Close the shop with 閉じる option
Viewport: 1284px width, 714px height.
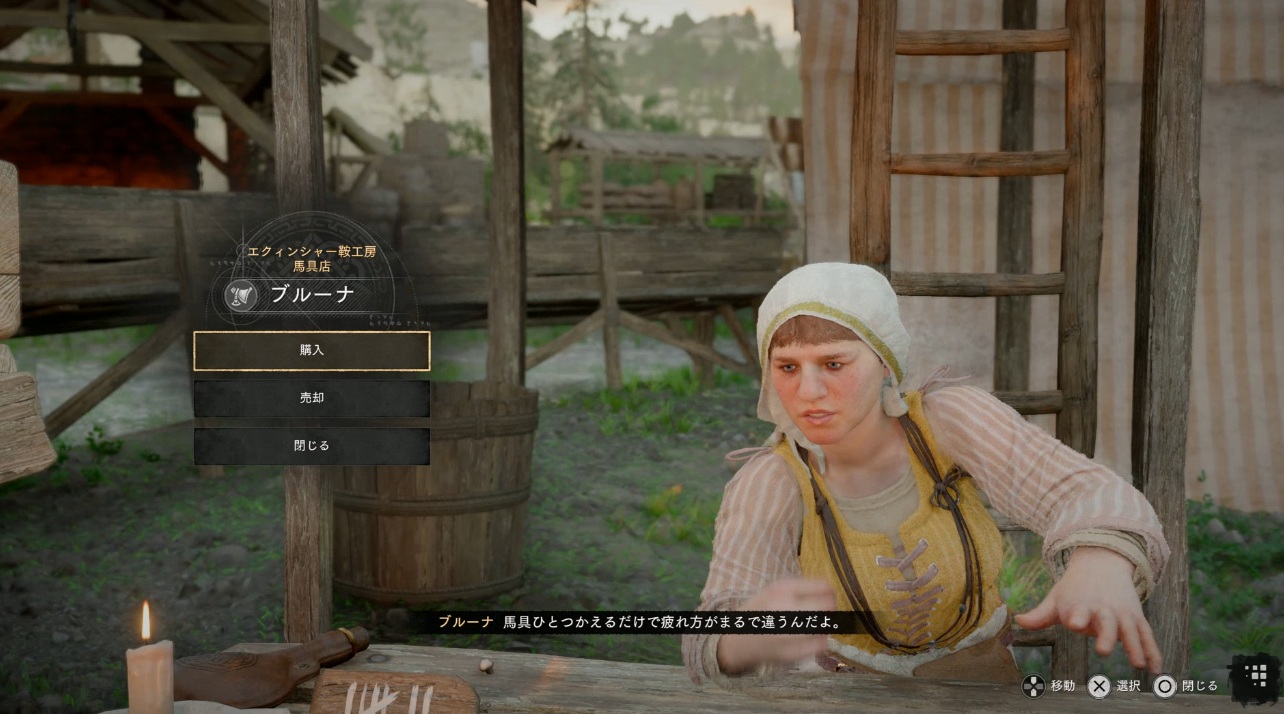[x=312, y=446]
